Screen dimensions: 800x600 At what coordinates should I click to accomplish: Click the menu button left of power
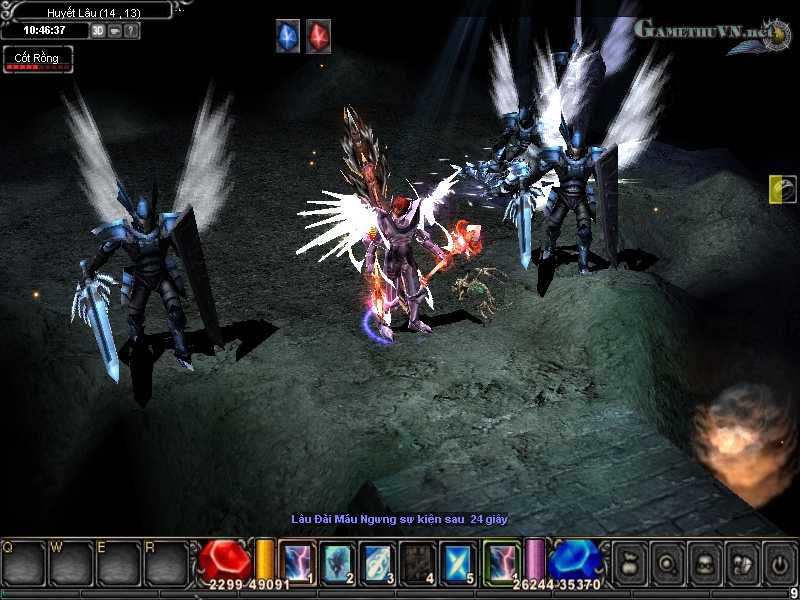pyautogui.click(x=741, y=563)
